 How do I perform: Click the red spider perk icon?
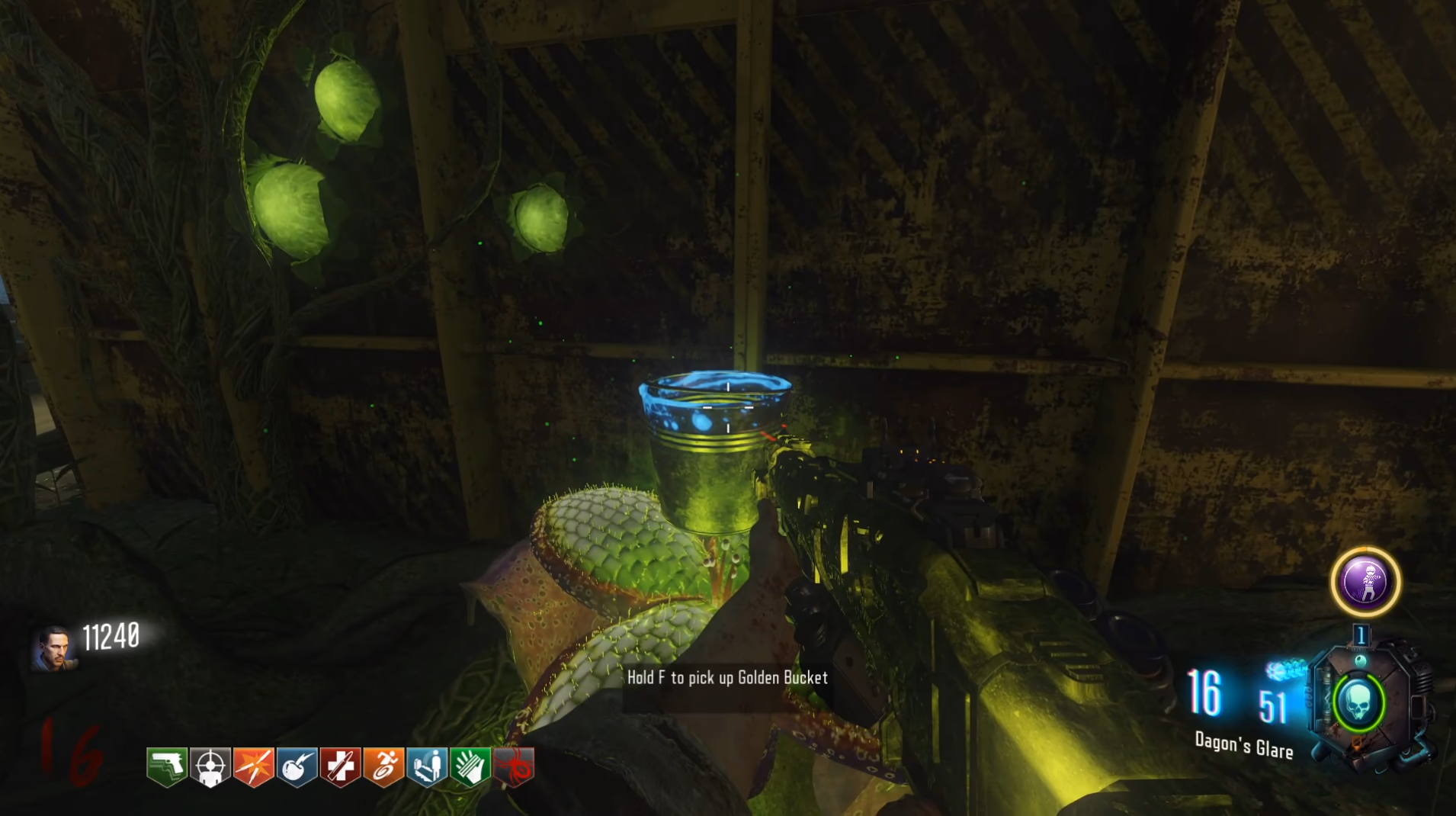tap(514, 766)
